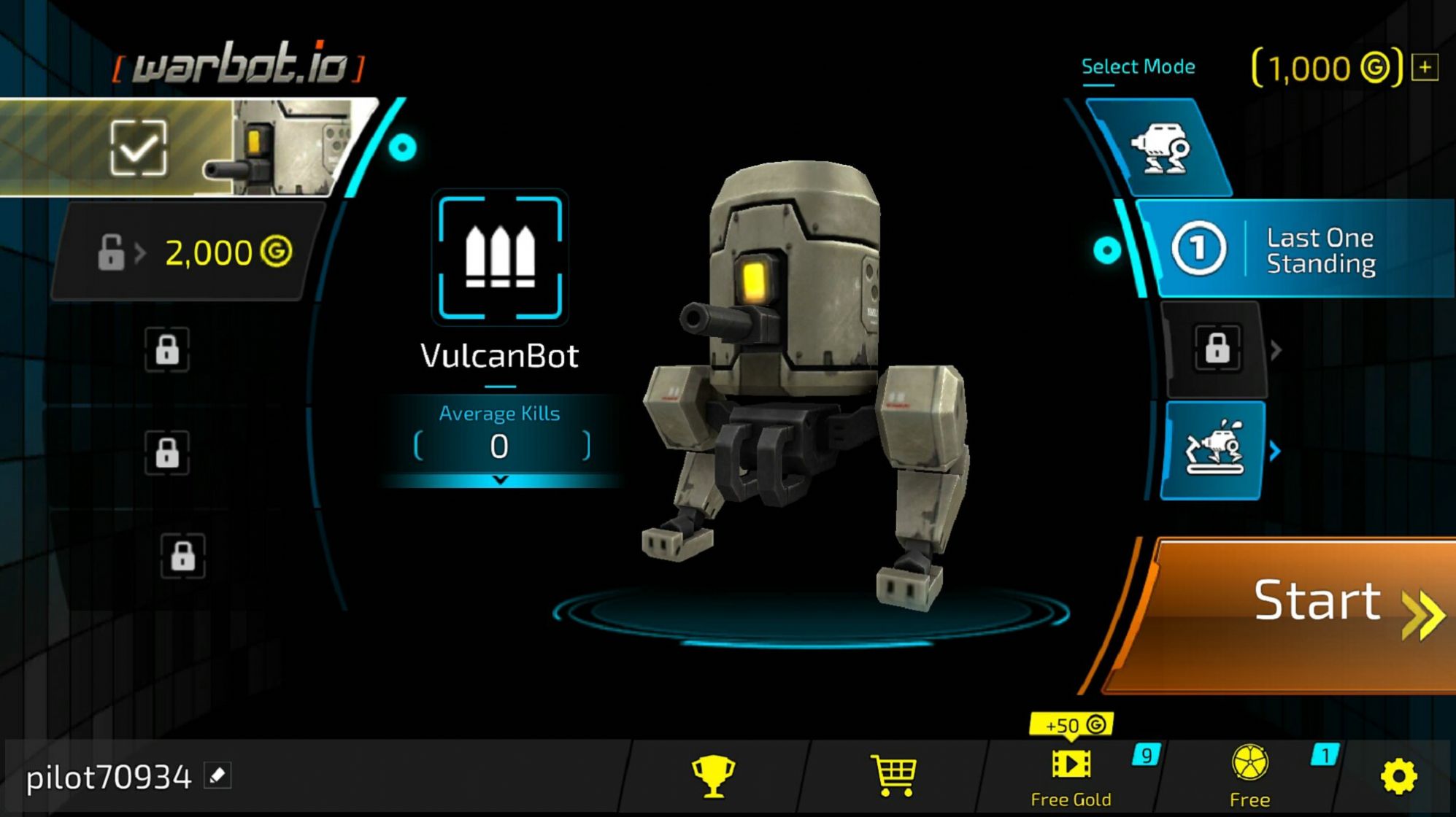Add more gold with the plus button
This screenshot has width=1456, height=817.
pos(1425,68)
